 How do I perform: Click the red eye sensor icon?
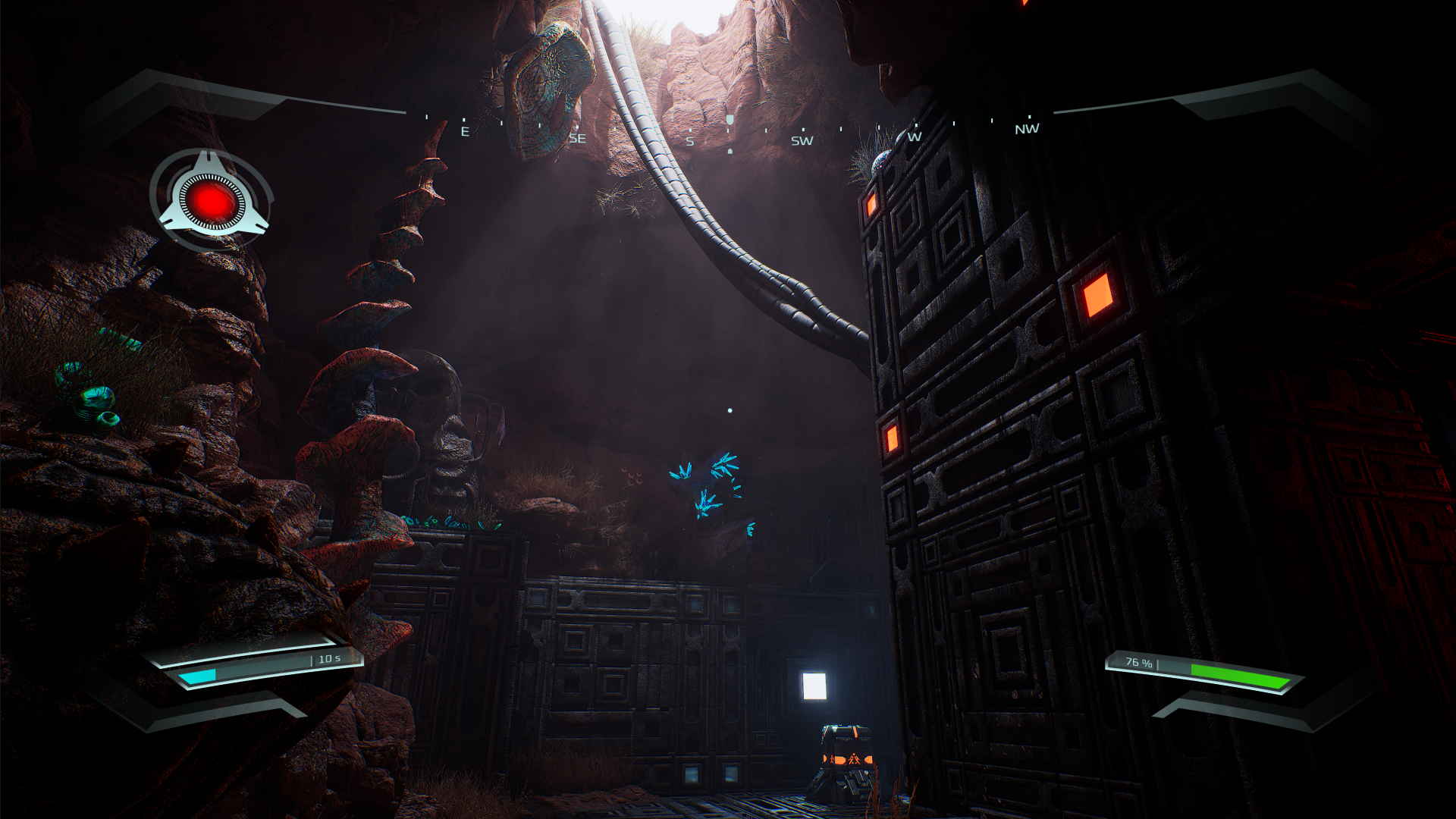point(212,200)
